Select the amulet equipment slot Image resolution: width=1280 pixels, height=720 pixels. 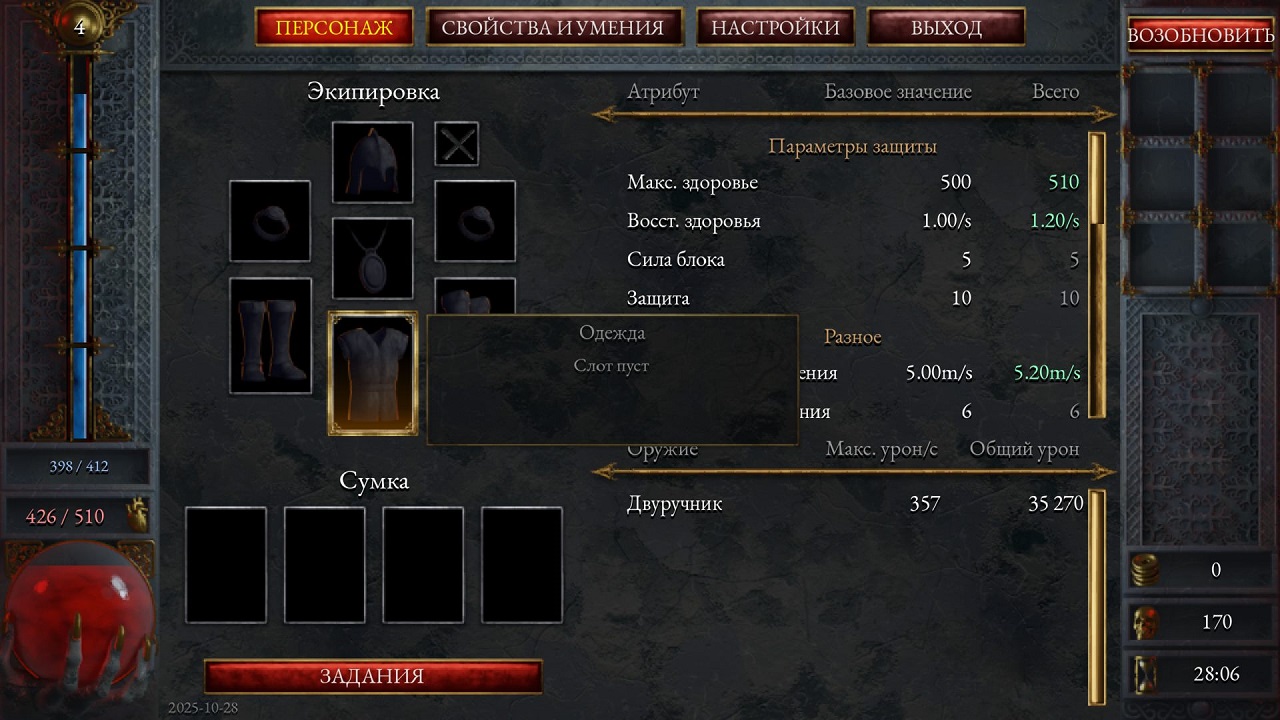pyautogui.click(x=372, y=258)
